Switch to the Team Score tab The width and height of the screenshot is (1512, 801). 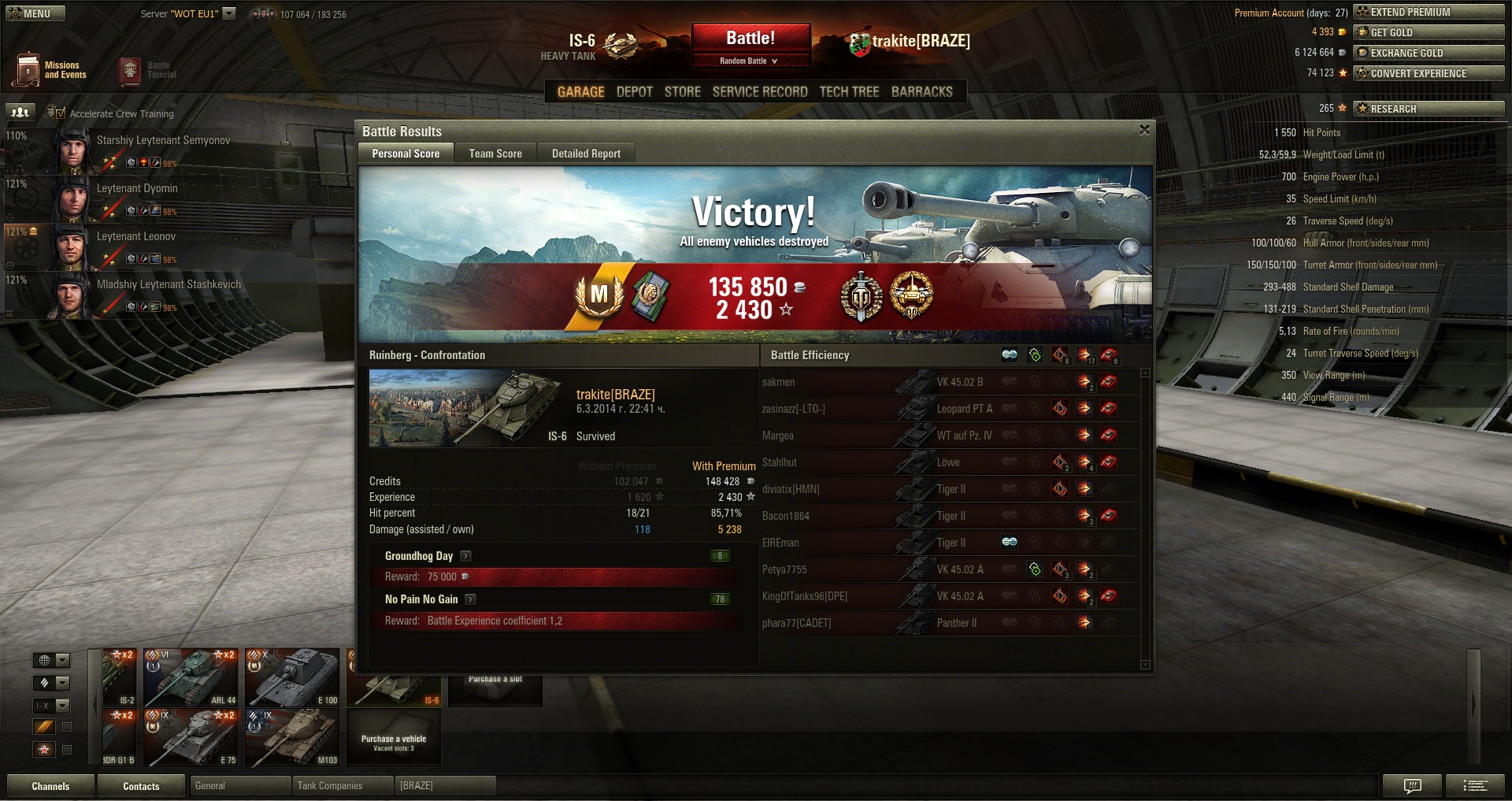pyautogui.click(x=495, y=154)
